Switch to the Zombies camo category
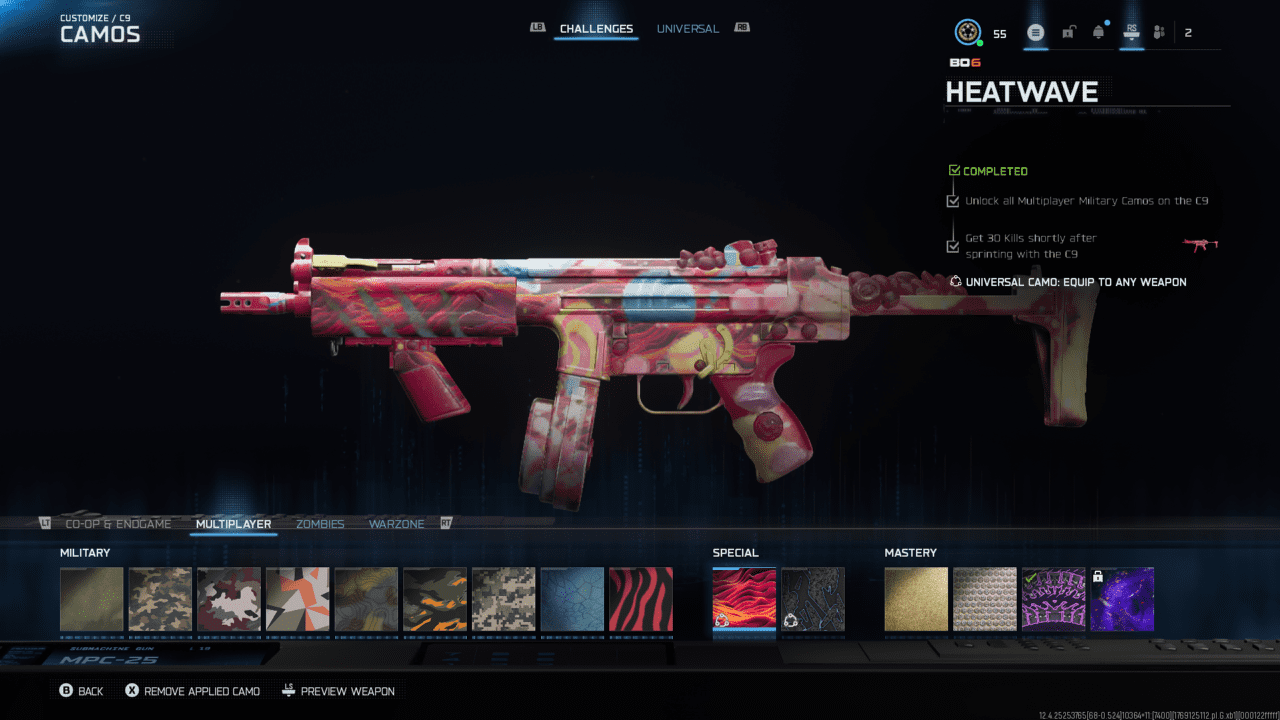This screenshot has width=1280, height=720. [320, 524]
